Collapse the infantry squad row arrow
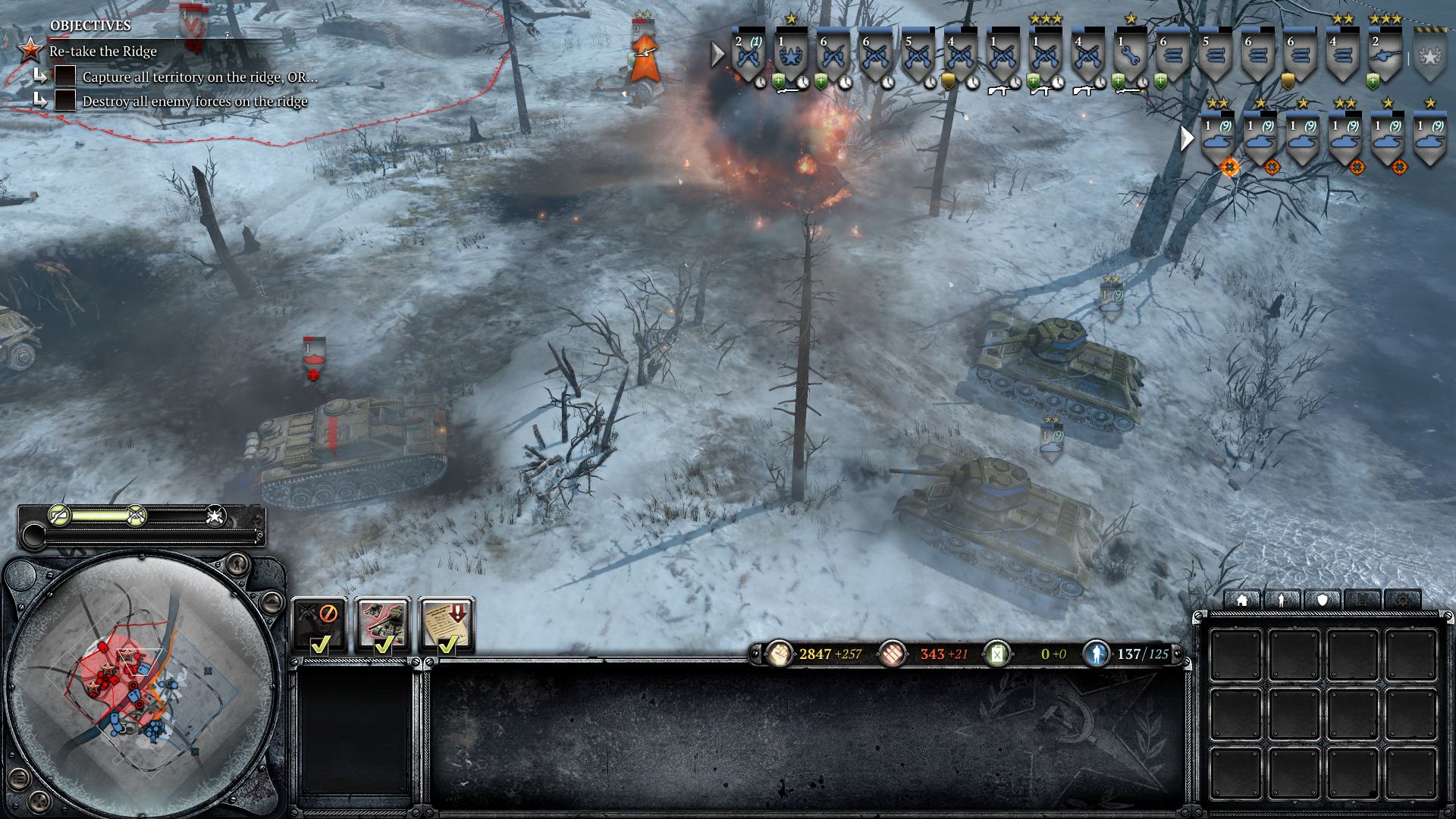The image size is (1456, 819). click(717, 54)
